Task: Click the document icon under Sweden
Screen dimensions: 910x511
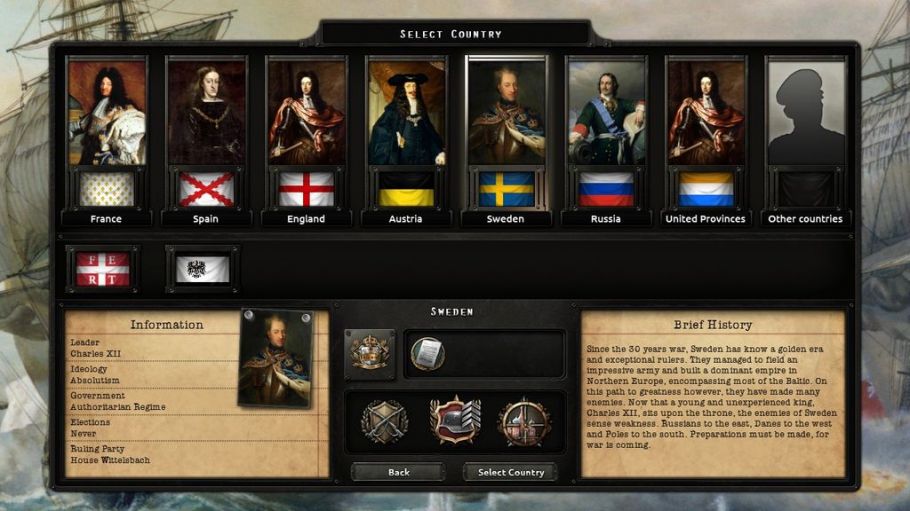Action: [x=427, y=353]
